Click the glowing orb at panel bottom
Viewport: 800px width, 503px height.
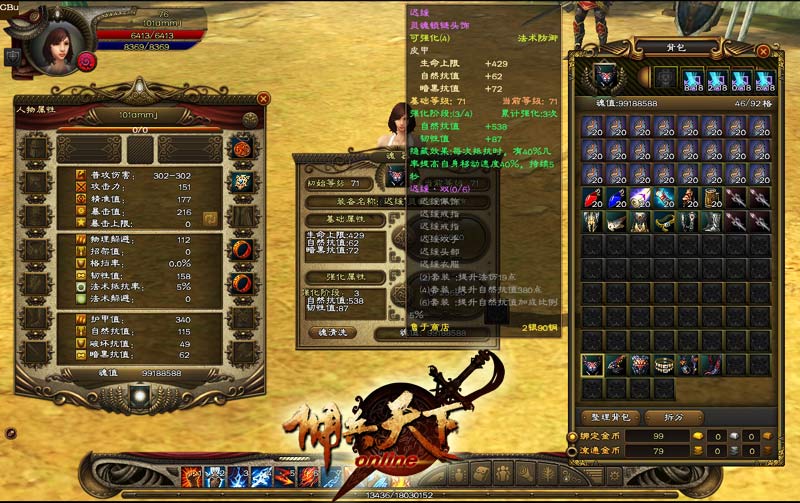(139, 397)
